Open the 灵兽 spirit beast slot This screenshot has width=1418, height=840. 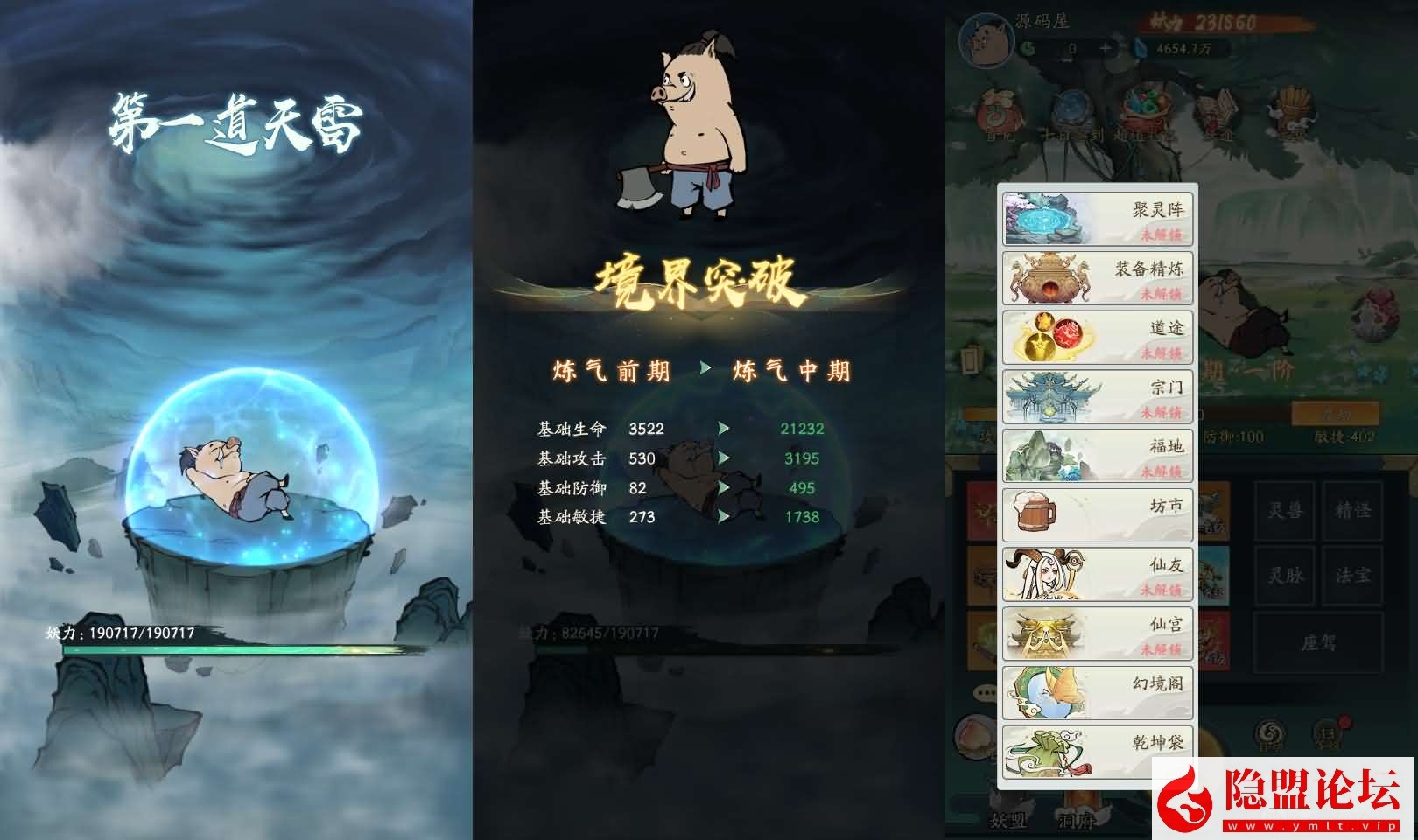pyautogui.click(x=1285, y=510)
